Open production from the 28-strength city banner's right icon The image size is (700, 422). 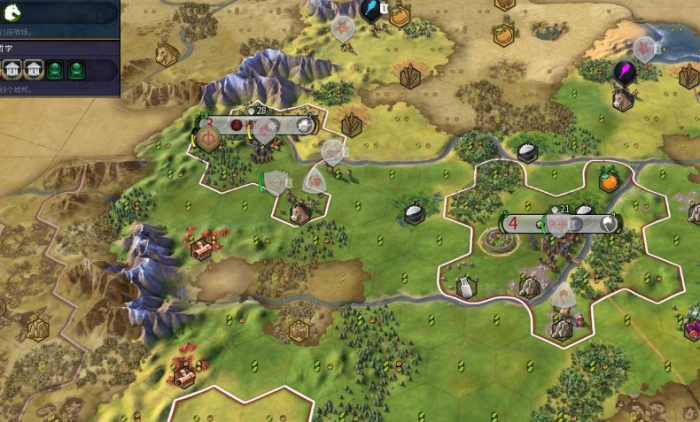pos(305,126)
